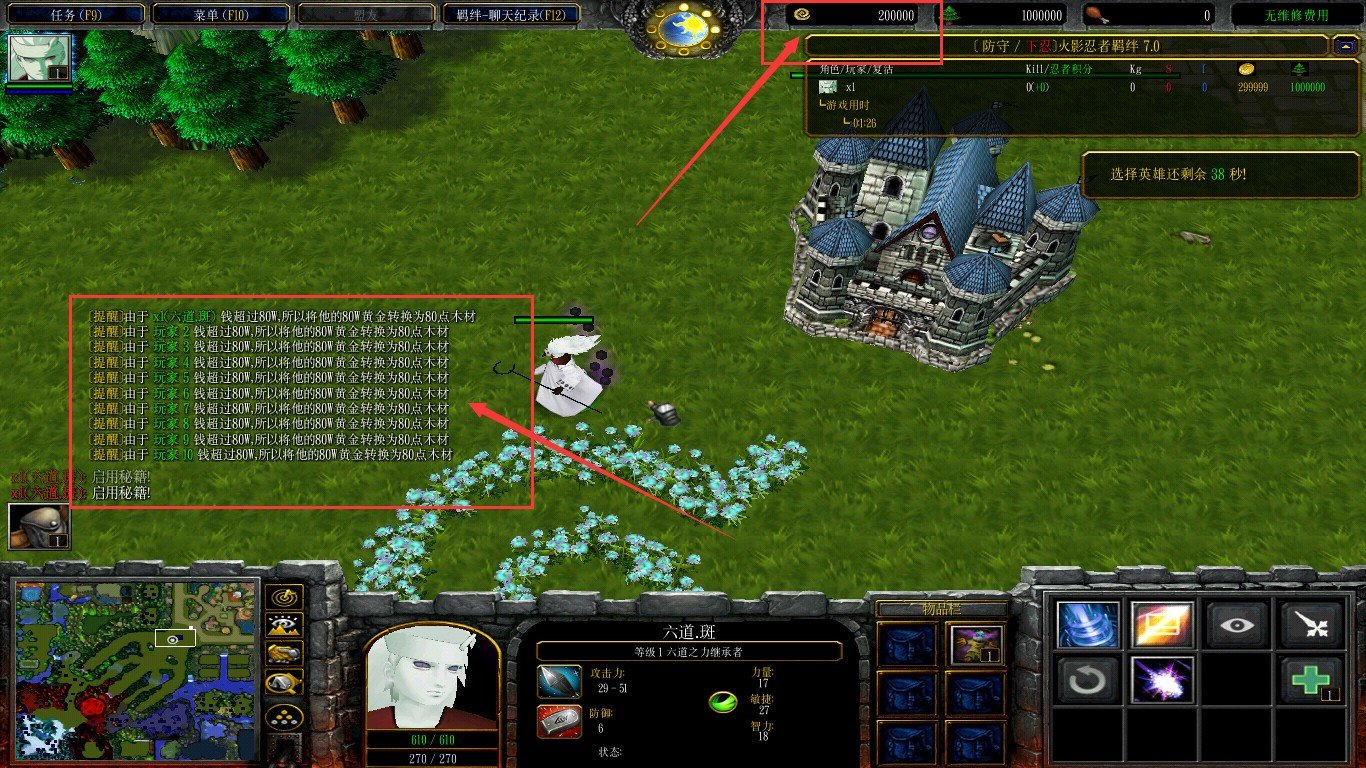1366x768 pixels.
Task: Activate the eye ability icon
Action: click(1237, 624)
